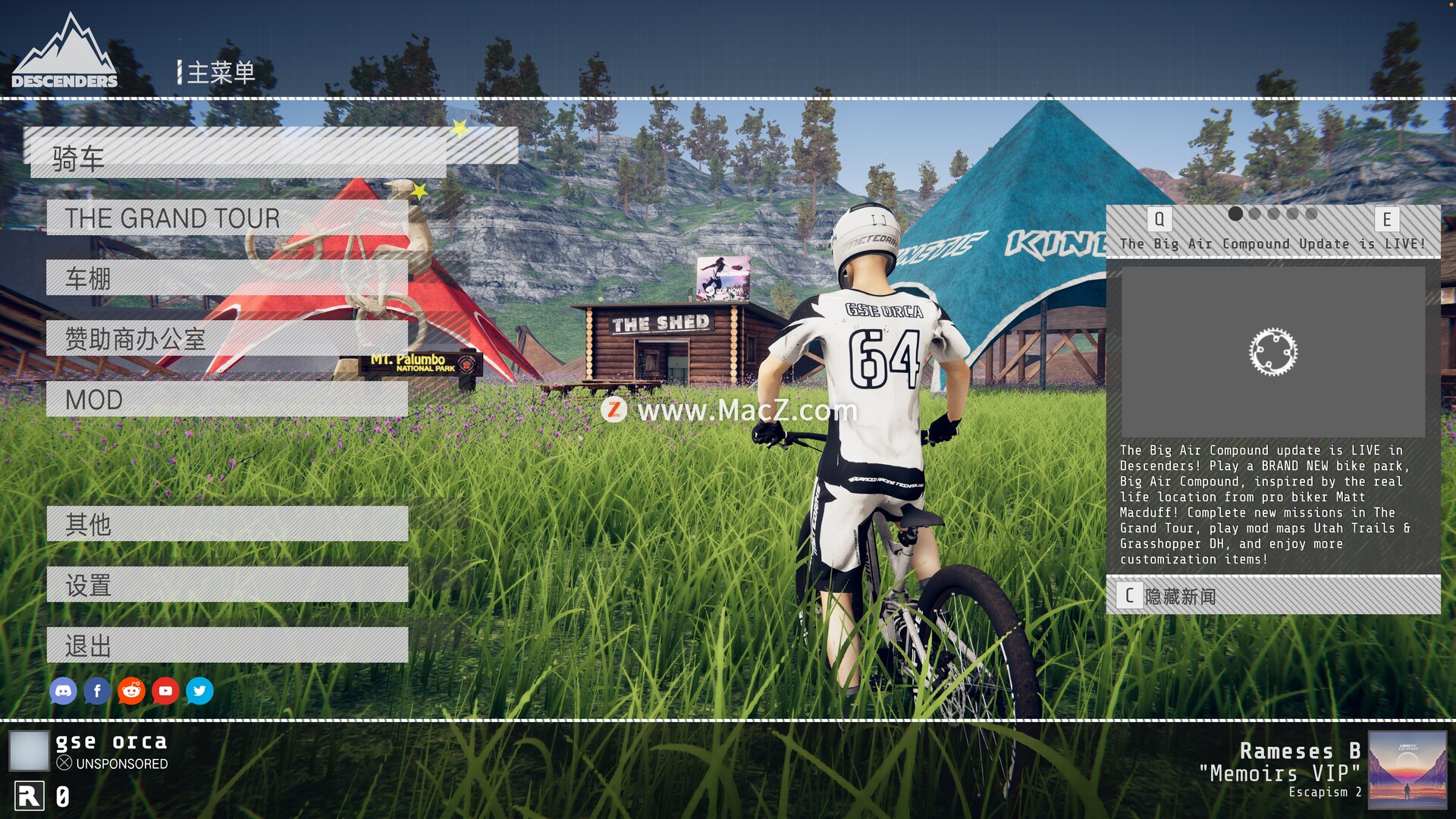Click the gse orca player avatar
Screen dimensions: 1456x819
pyautogui.click(x=29, y=751)
